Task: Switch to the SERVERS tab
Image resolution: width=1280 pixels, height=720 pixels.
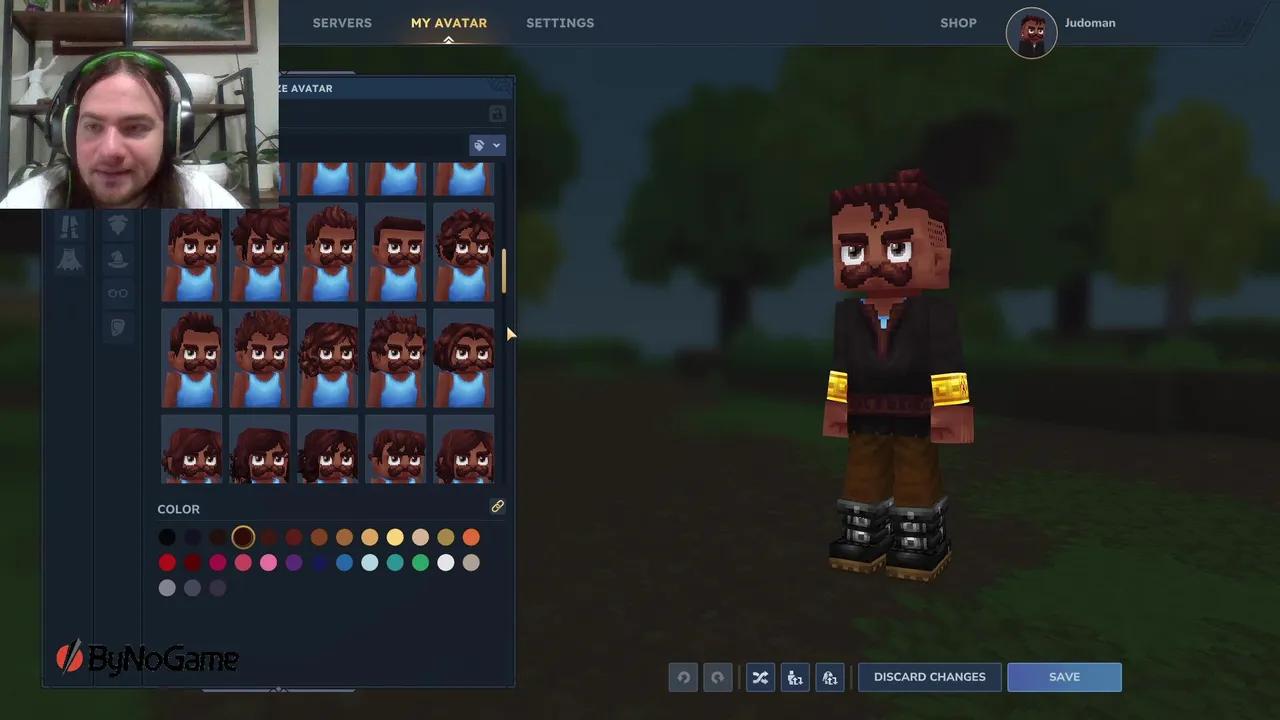Action: pos(342,22)
